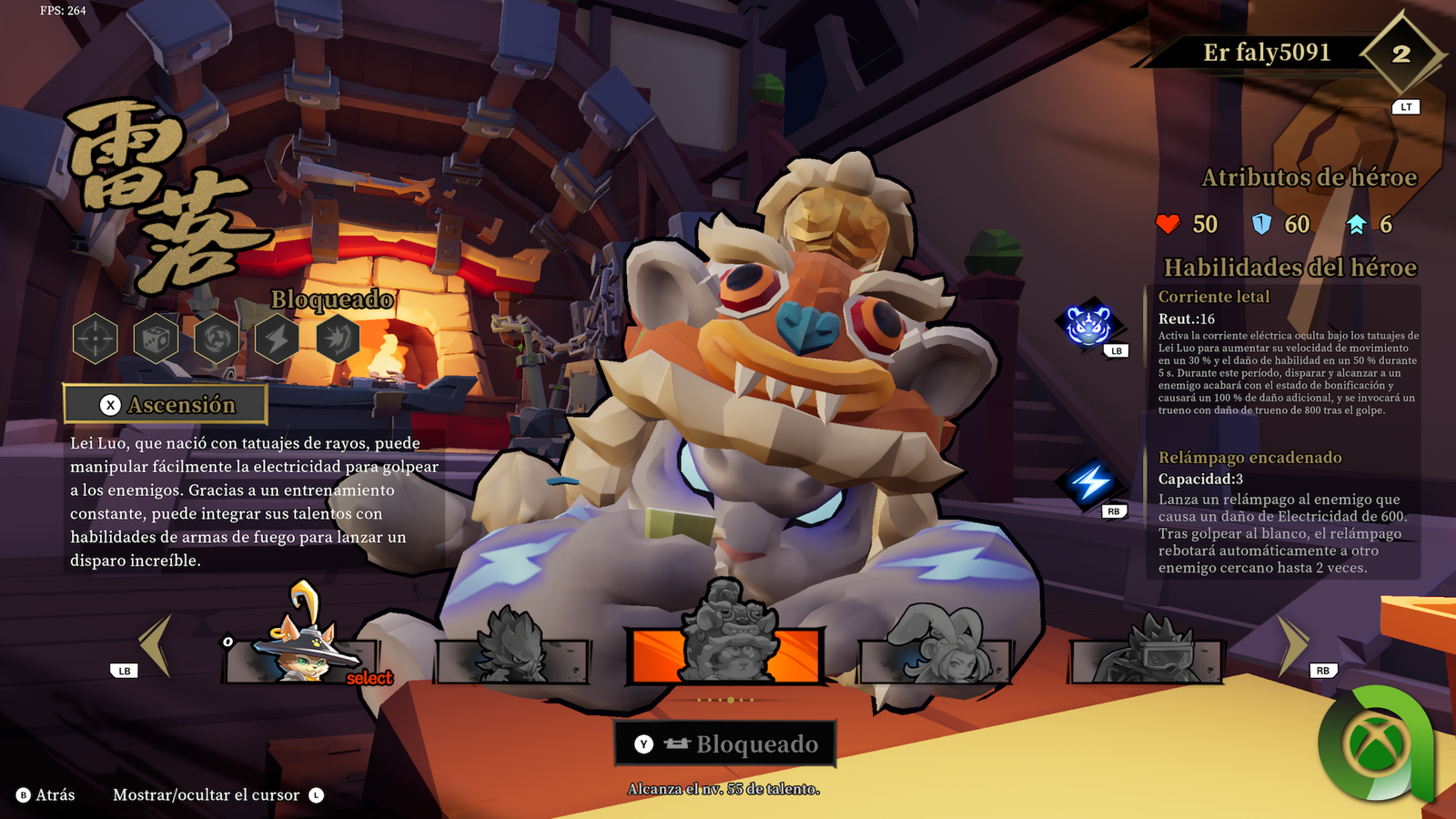
Task: Open the Er faly5091 player profile banner
Action: point(1266,53)
